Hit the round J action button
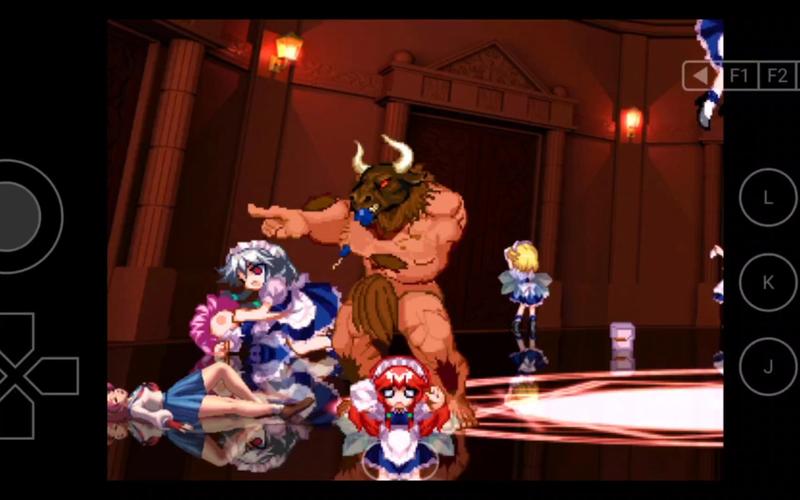Image resolution: width=800 pixels, height=500 pixels. 768,367
